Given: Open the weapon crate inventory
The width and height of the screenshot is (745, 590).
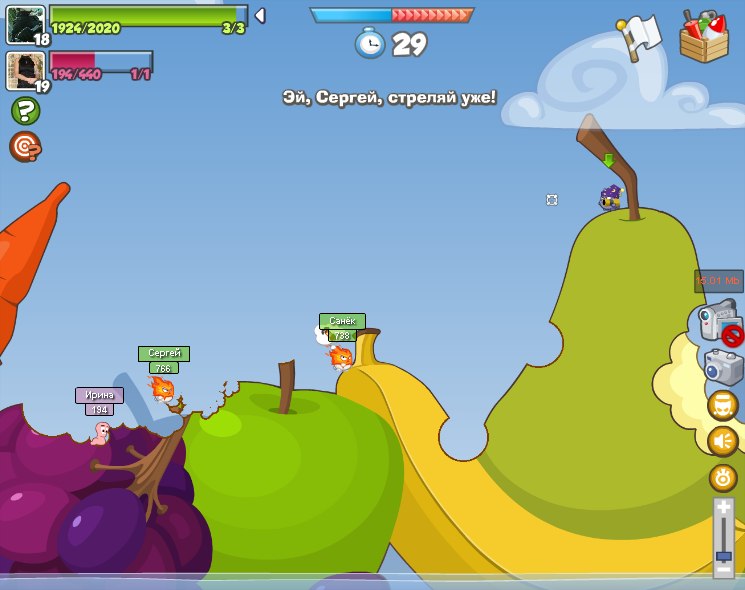Looking at the screenshot, I should click(x=704, y=38).
